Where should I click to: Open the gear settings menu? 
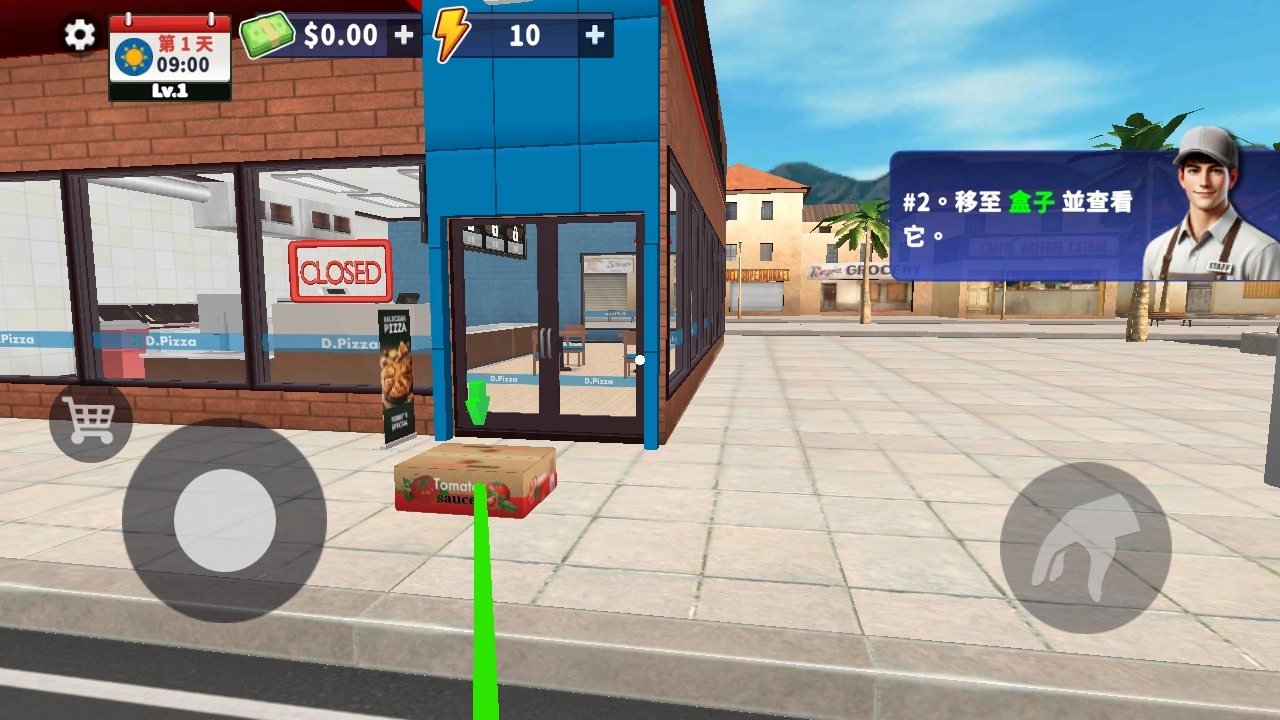tap(80, 36)
